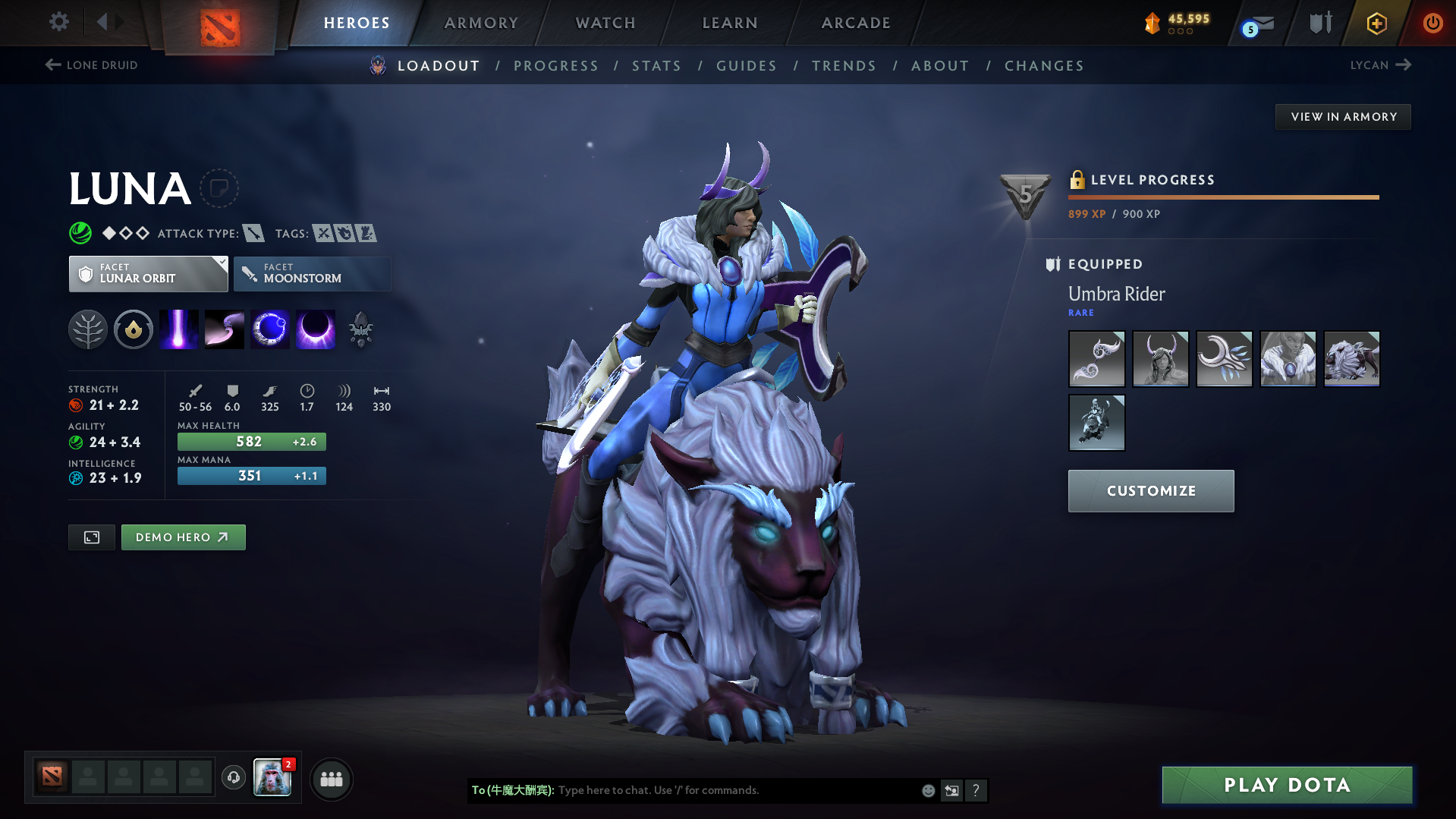Toggle the Melee attack type icon
The image size is (1456, 819).
[253, 233]
